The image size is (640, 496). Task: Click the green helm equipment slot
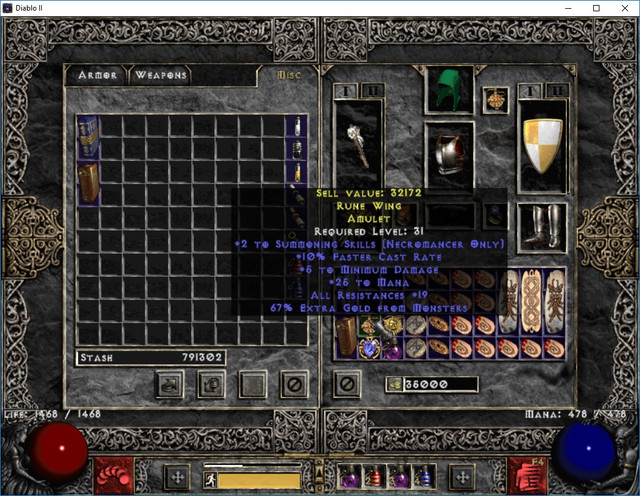tap(449, 90)
